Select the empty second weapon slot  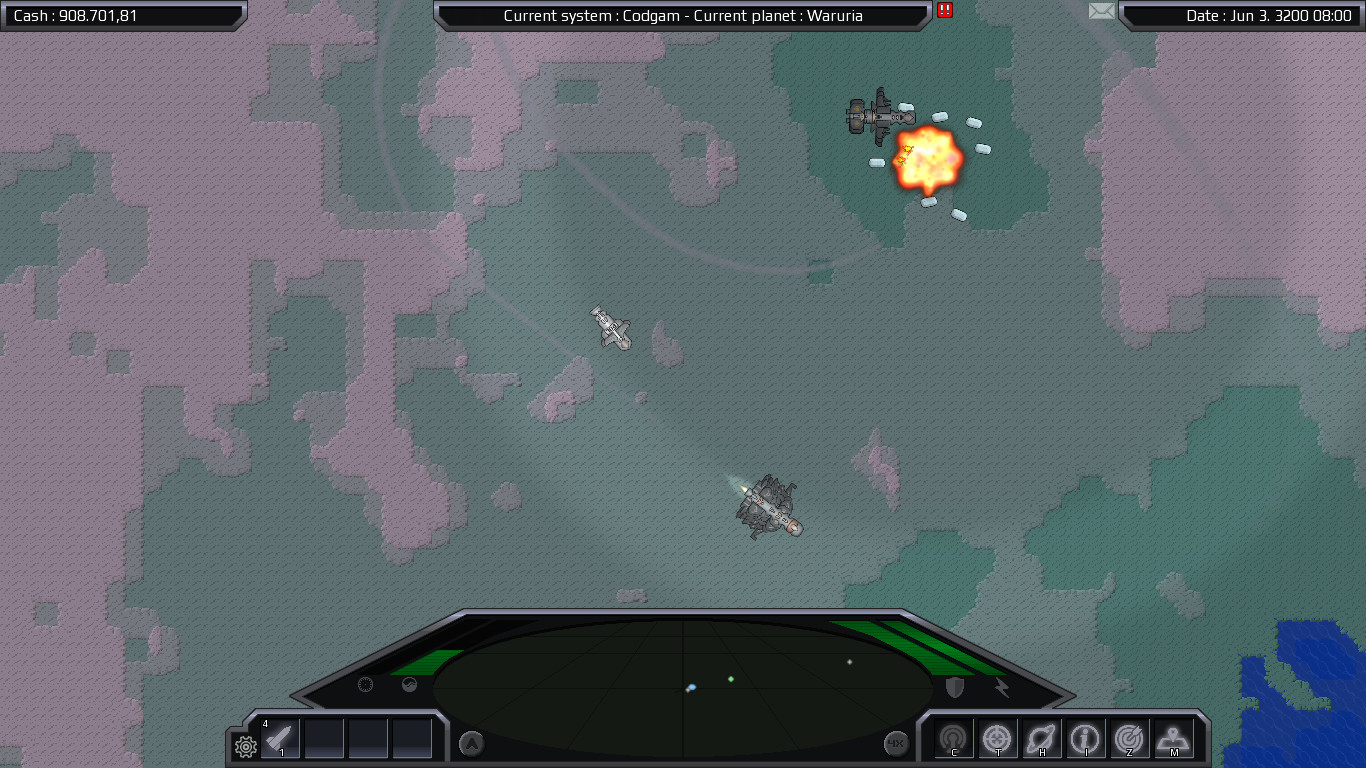tap(324, 738)
